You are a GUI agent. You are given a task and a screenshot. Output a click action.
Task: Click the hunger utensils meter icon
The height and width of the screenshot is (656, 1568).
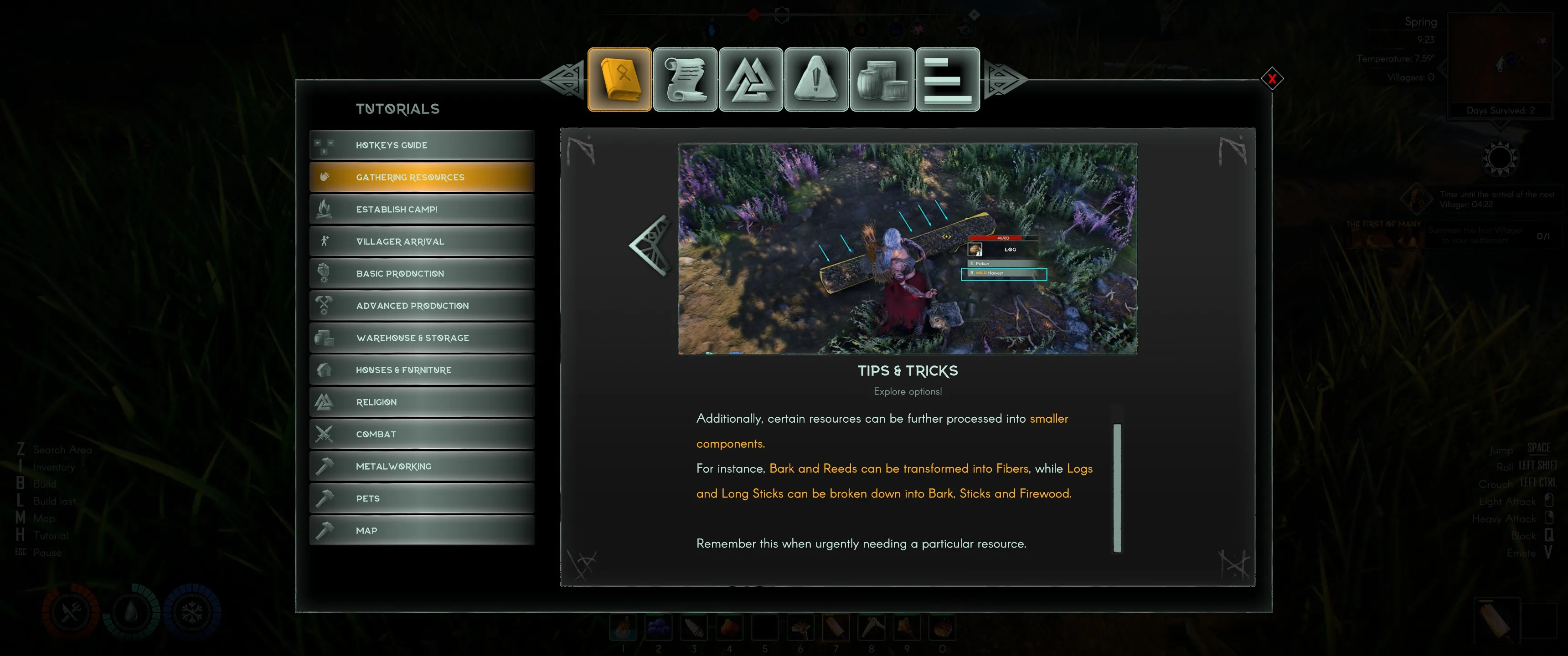pyautogui.click(x=70, y=610)
